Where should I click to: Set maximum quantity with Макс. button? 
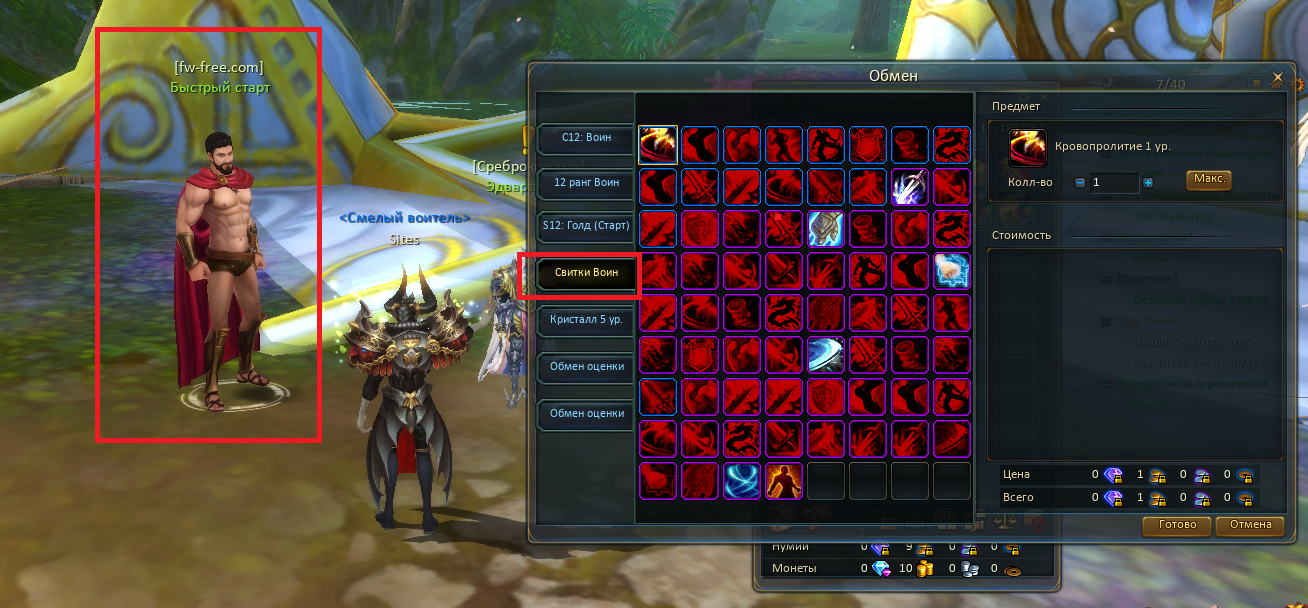[x=1209, y=180]
